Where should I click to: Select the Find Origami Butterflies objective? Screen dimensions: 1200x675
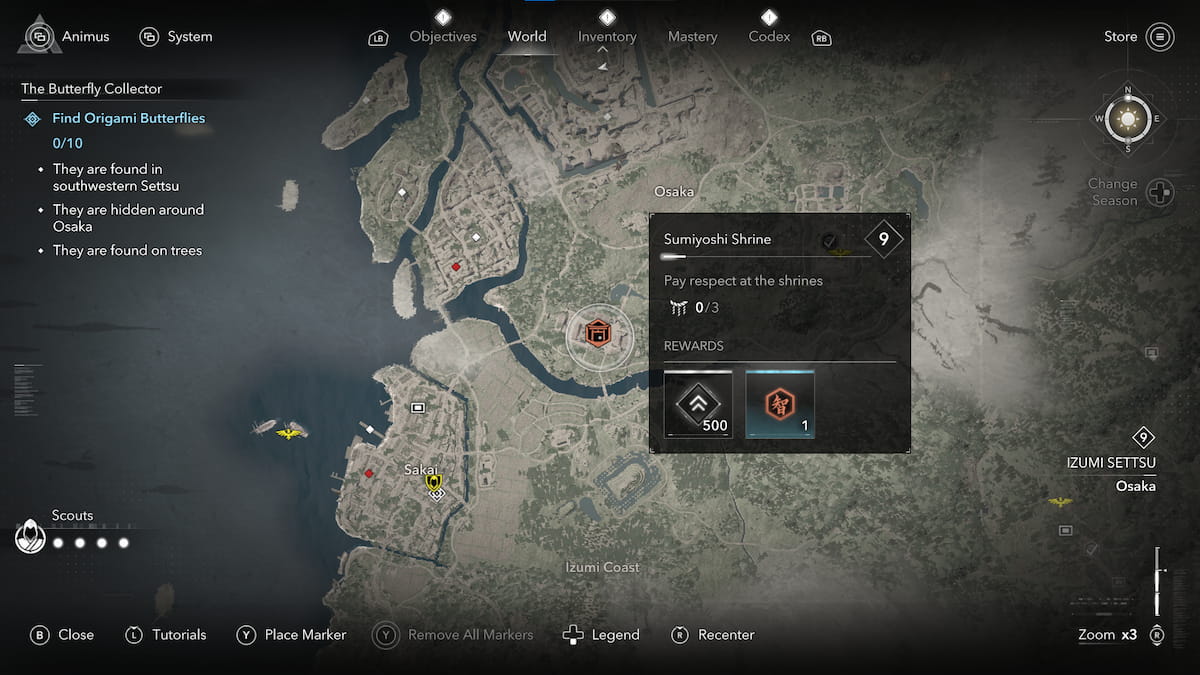(x=128, y=118)
